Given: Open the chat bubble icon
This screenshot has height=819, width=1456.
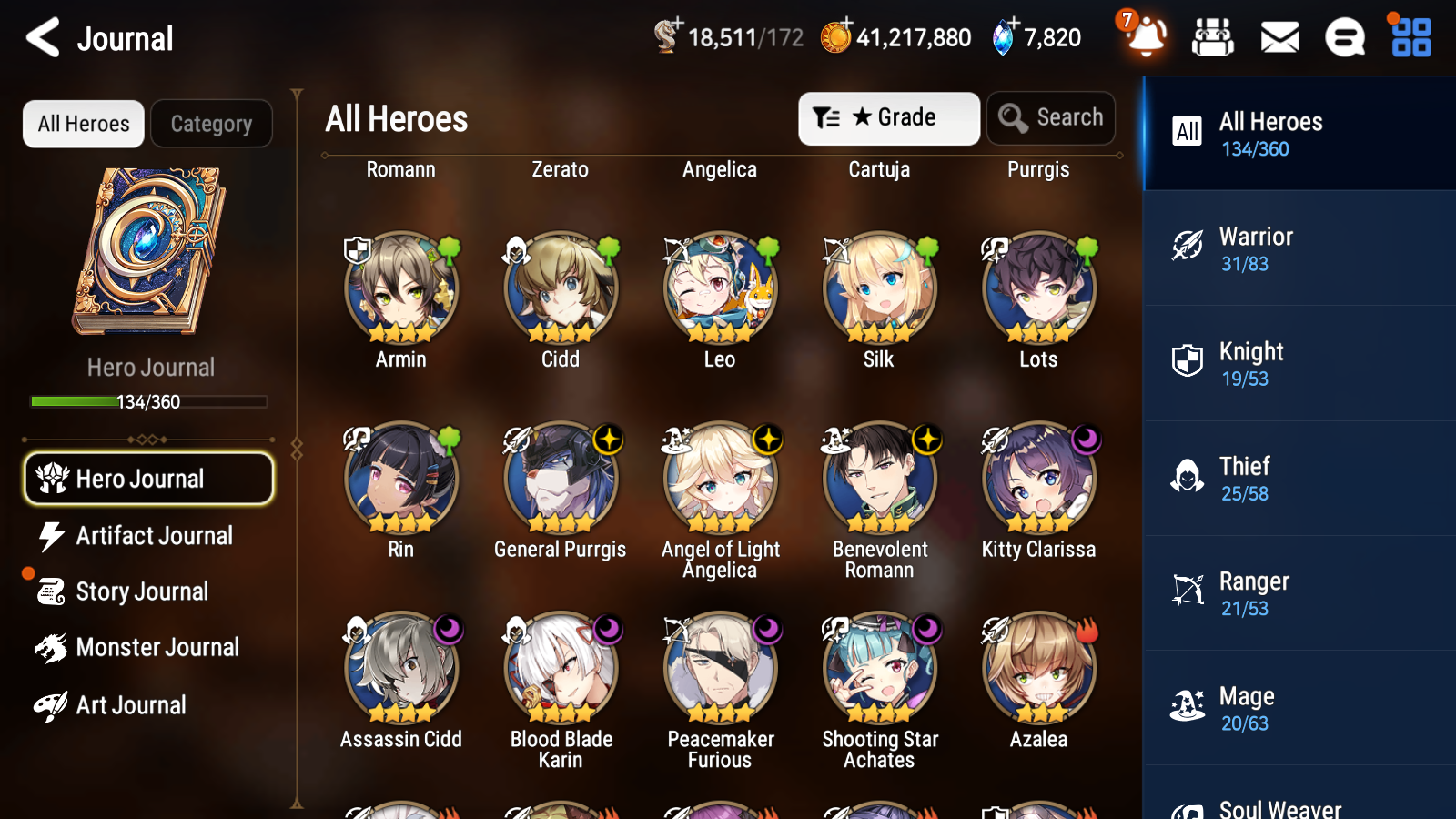Looking at the screenshot, I should 1344,38.
